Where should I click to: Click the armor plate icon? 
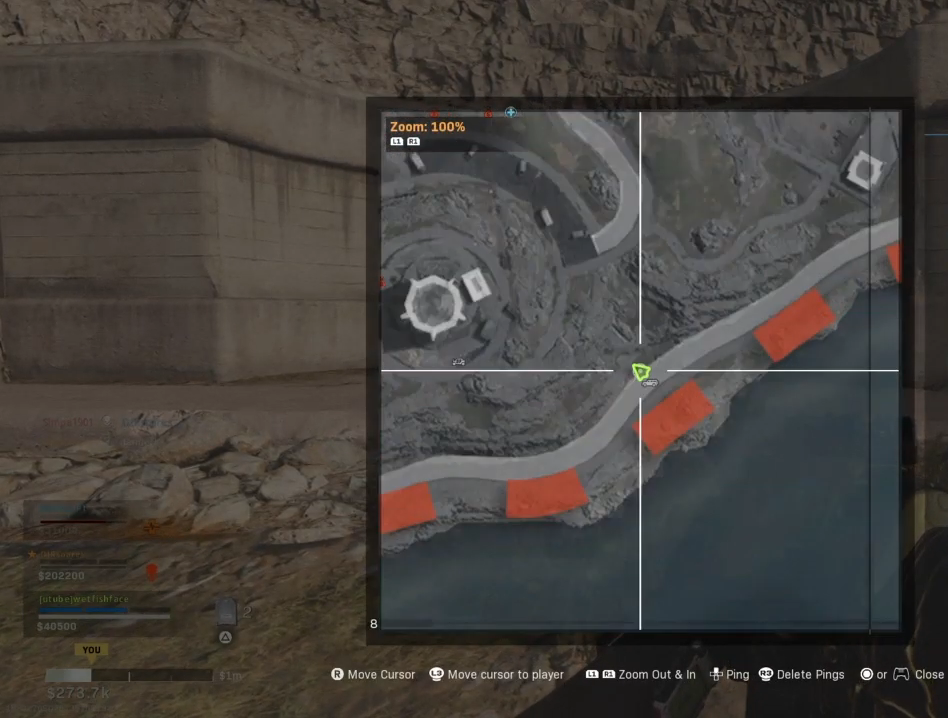(226, 612)
